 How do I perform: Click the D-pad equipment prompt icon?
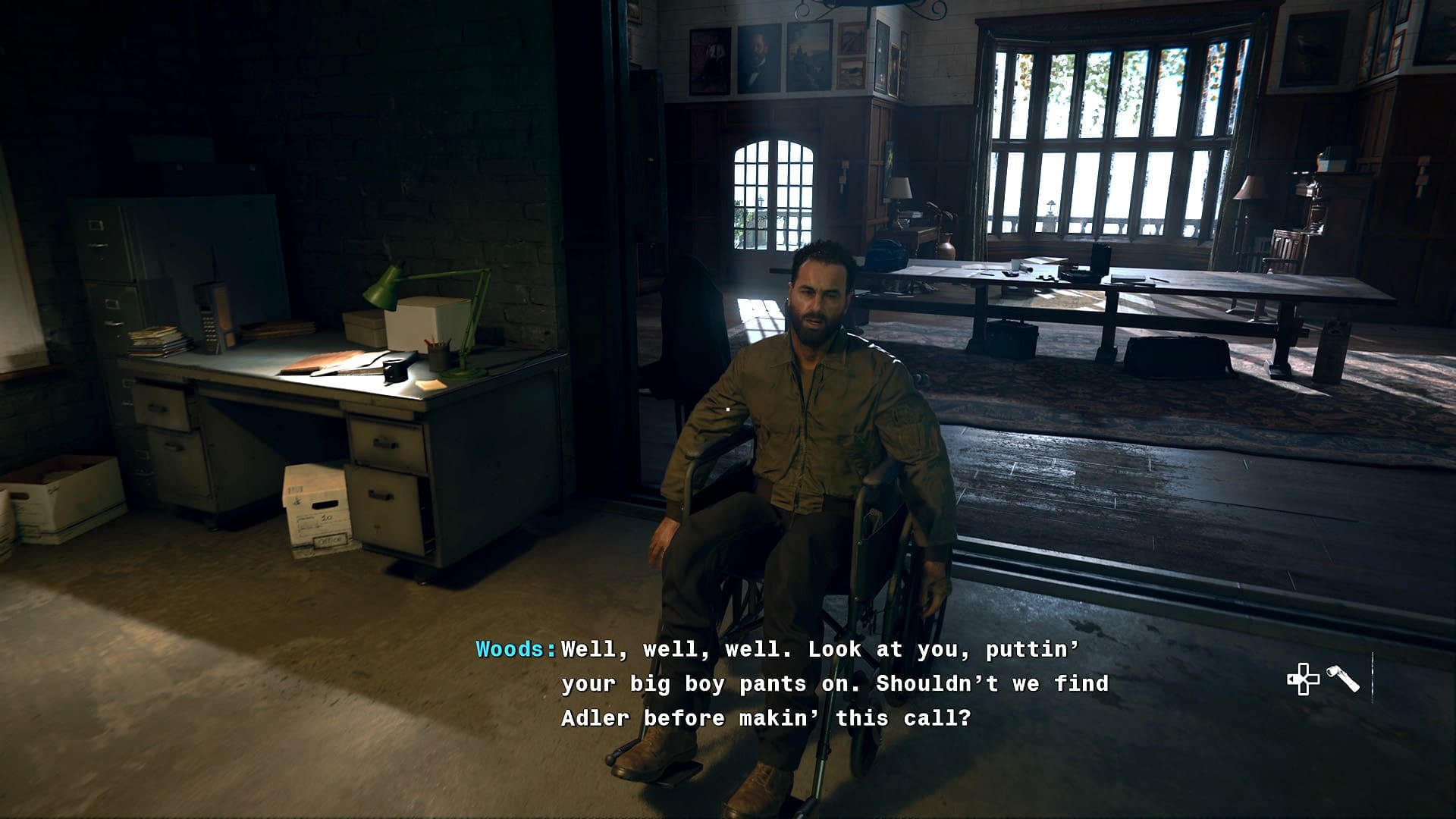tap(1304, 679)
